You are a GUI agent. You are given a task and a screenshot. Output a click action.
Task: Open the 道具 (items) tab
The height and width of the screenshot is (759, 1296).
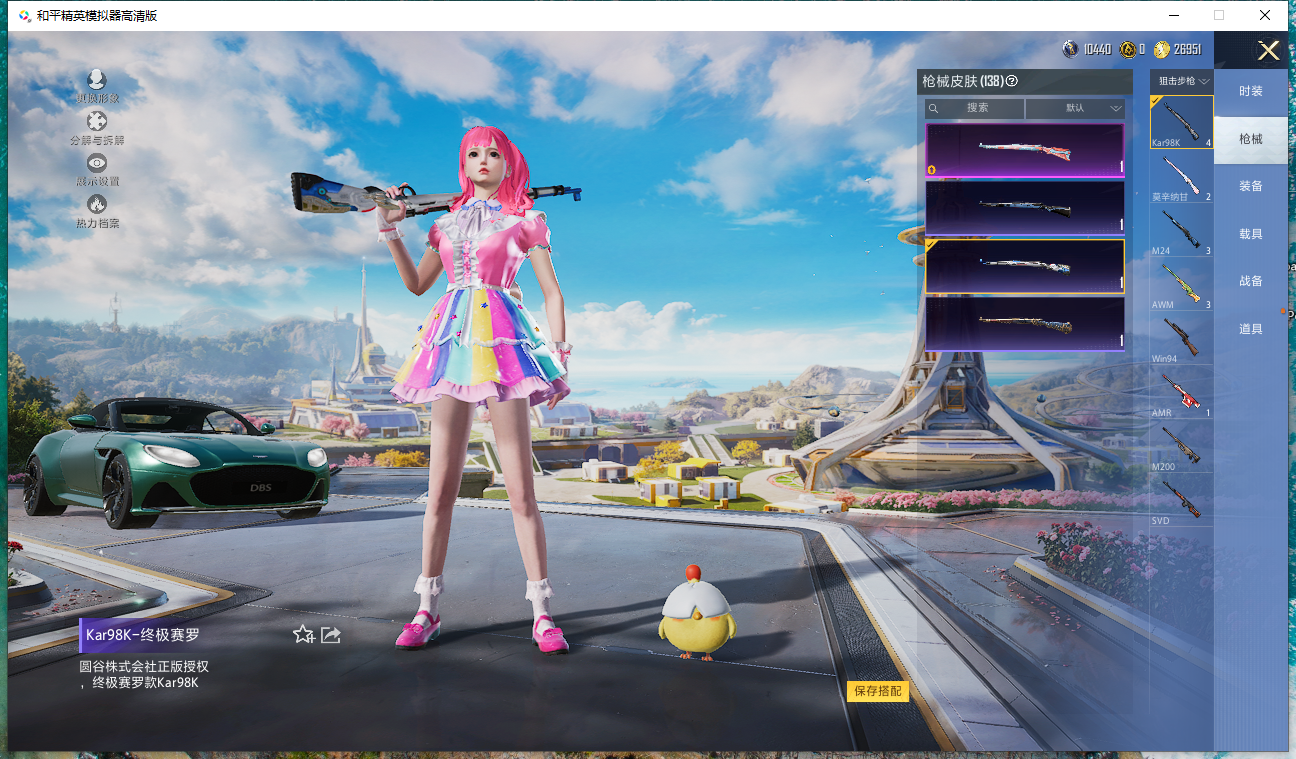1250,329
